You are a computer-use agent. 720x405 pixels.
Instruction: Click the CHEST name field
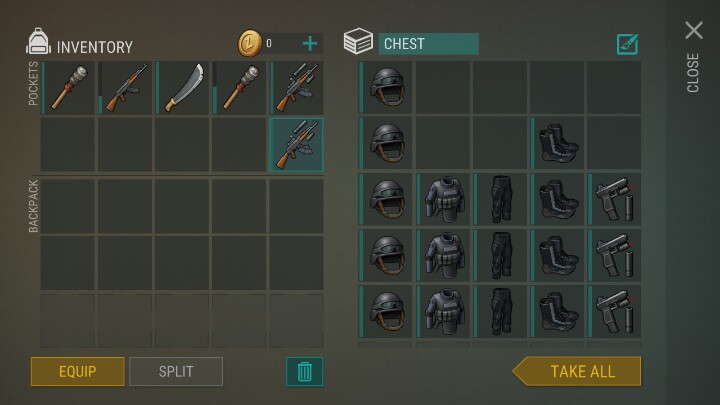tap(428, 44)
